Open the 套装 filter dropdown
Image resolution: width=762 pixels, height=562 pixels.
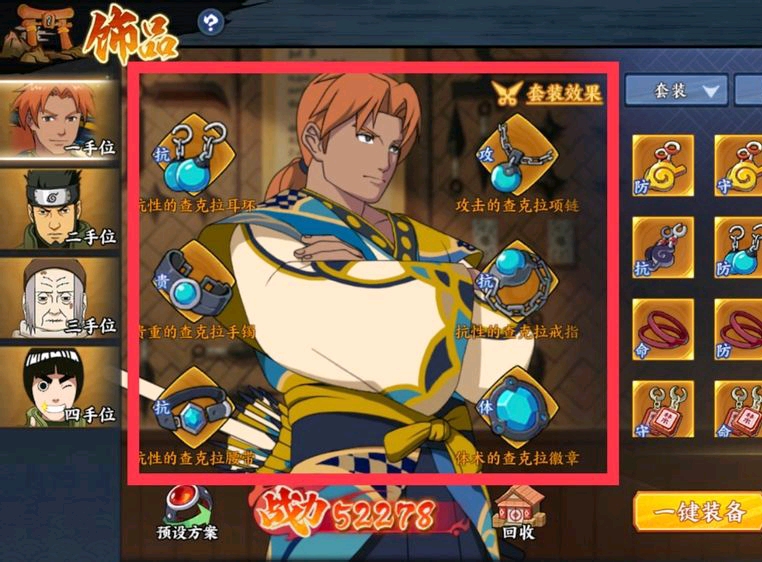677,91
